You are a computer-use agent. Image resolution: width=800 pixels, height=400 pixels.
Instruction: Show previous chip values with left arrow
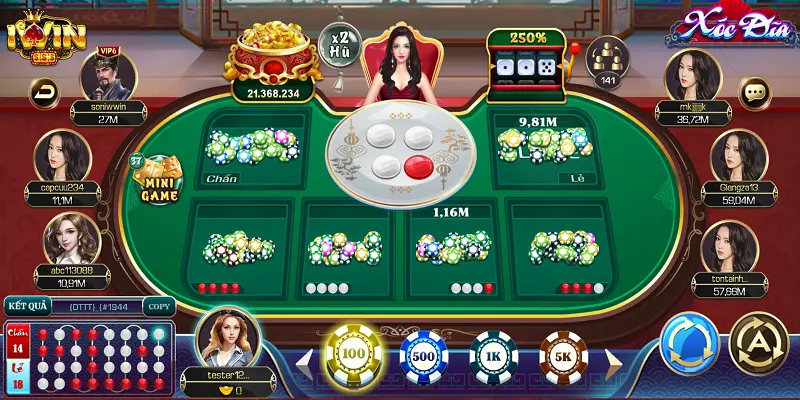tap(303, 359)
